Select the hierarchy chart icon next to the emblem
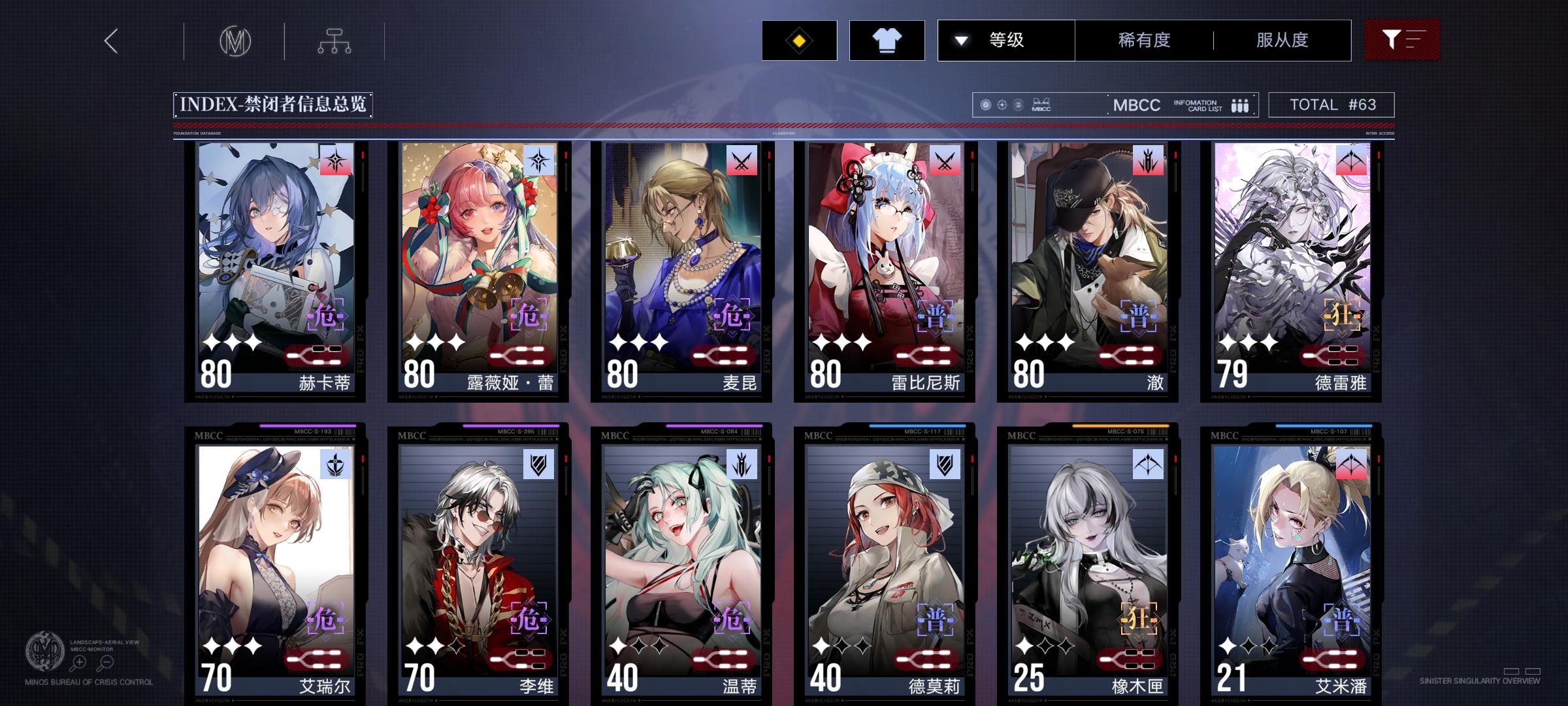 point(336,41)
